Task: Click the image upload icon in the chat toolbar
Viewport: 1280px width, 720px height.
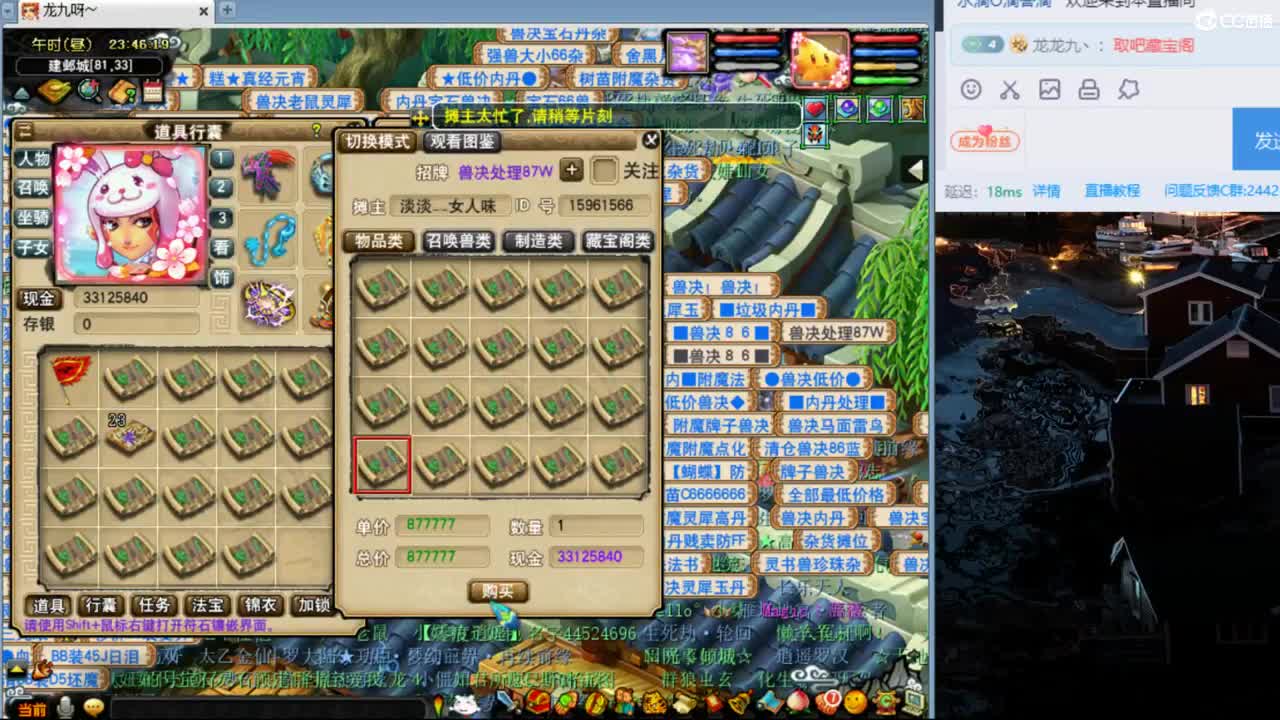Action: click(x=1049, y=90)
